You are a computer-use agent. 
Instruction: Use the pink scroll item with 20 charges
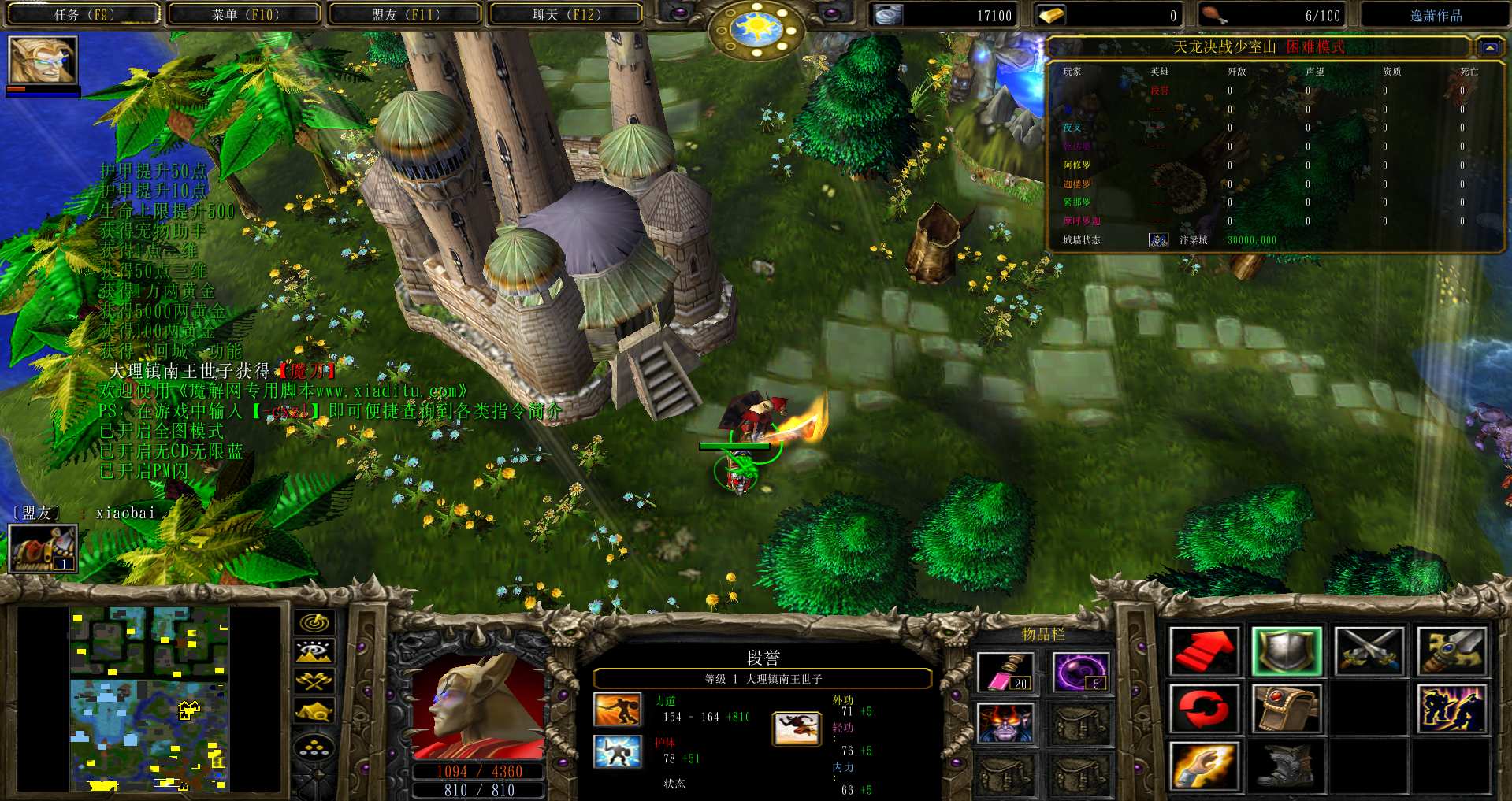pyautogui.click(x=1005, y=672)
